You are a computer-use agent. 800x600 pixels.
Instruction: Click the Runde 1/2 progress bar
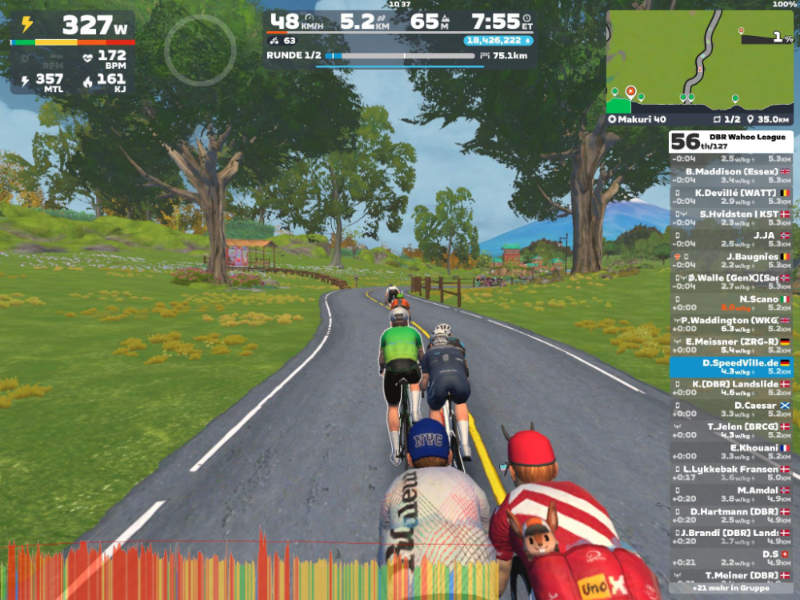pos(400,56)
